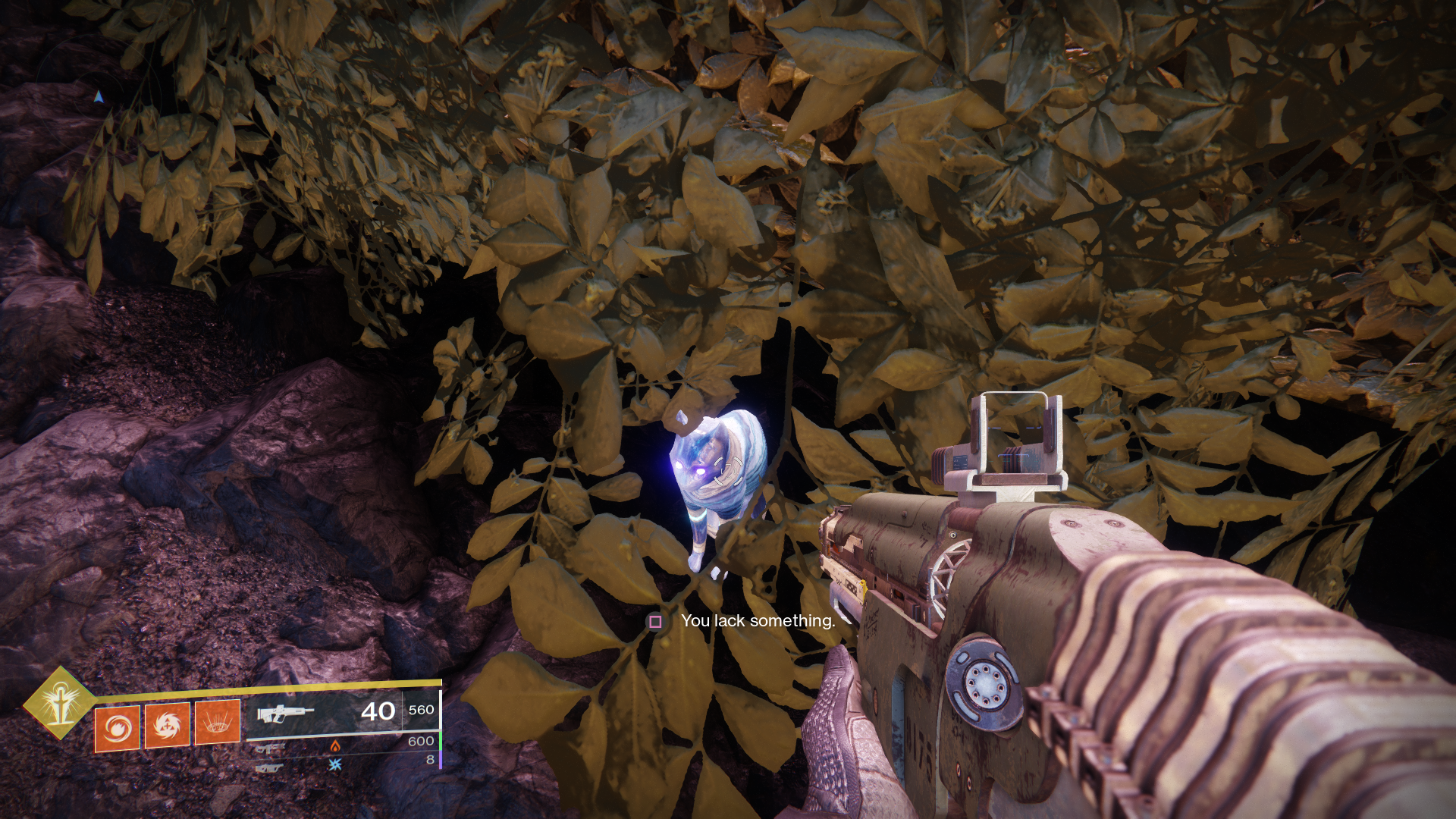Click the 'You lack something.' prompt text
Viewport: 1456px width, 819px height.
click(758, 620)
